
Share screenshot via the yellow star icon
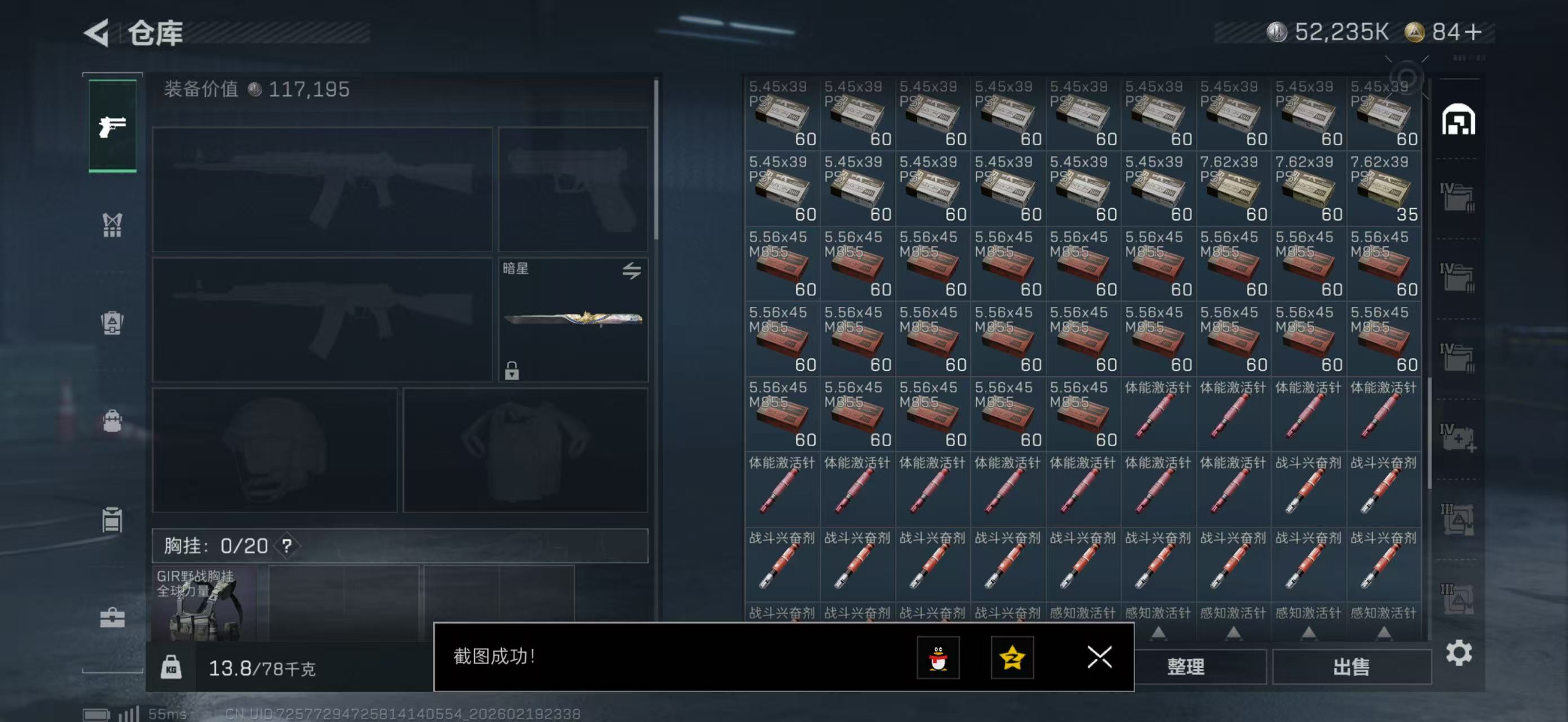point(1012,658)
